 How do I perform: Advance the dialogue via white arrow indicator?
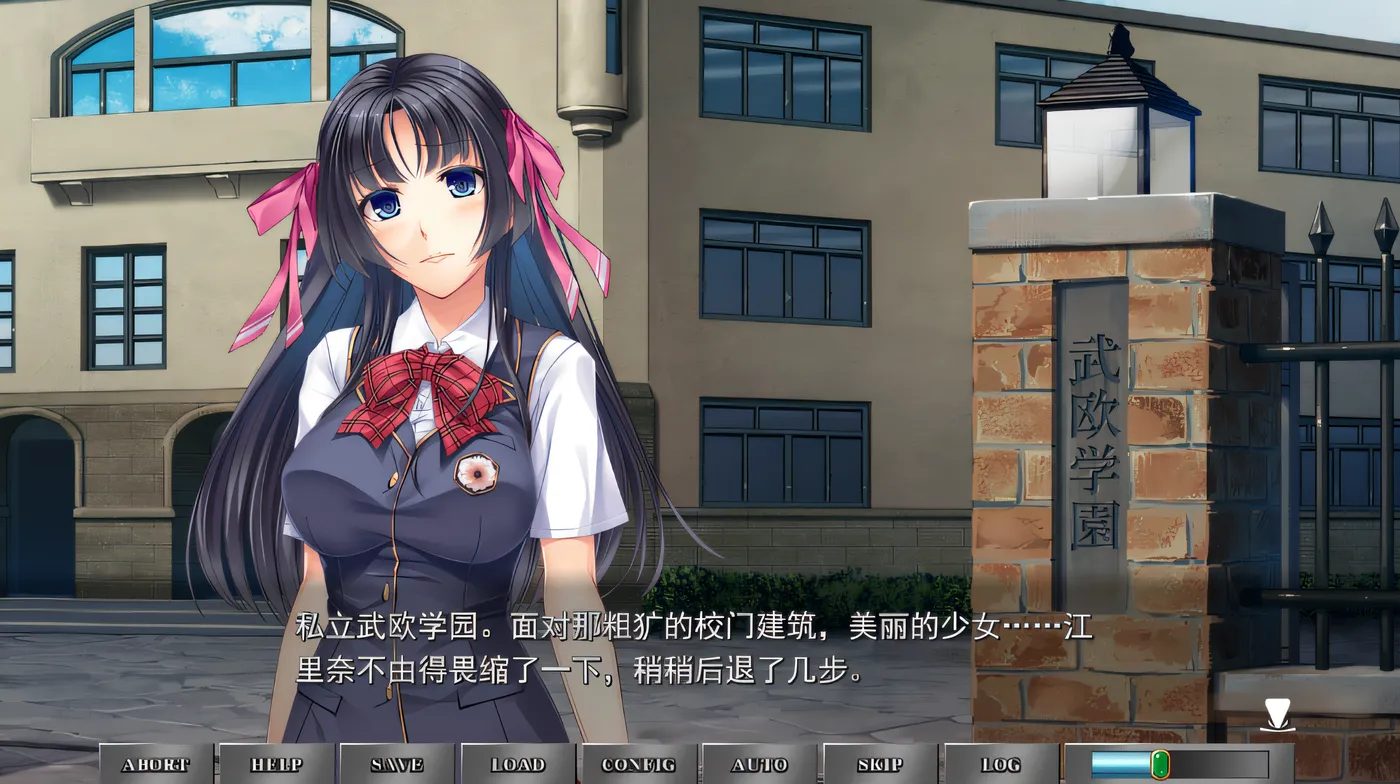(x=1277, y=715)
